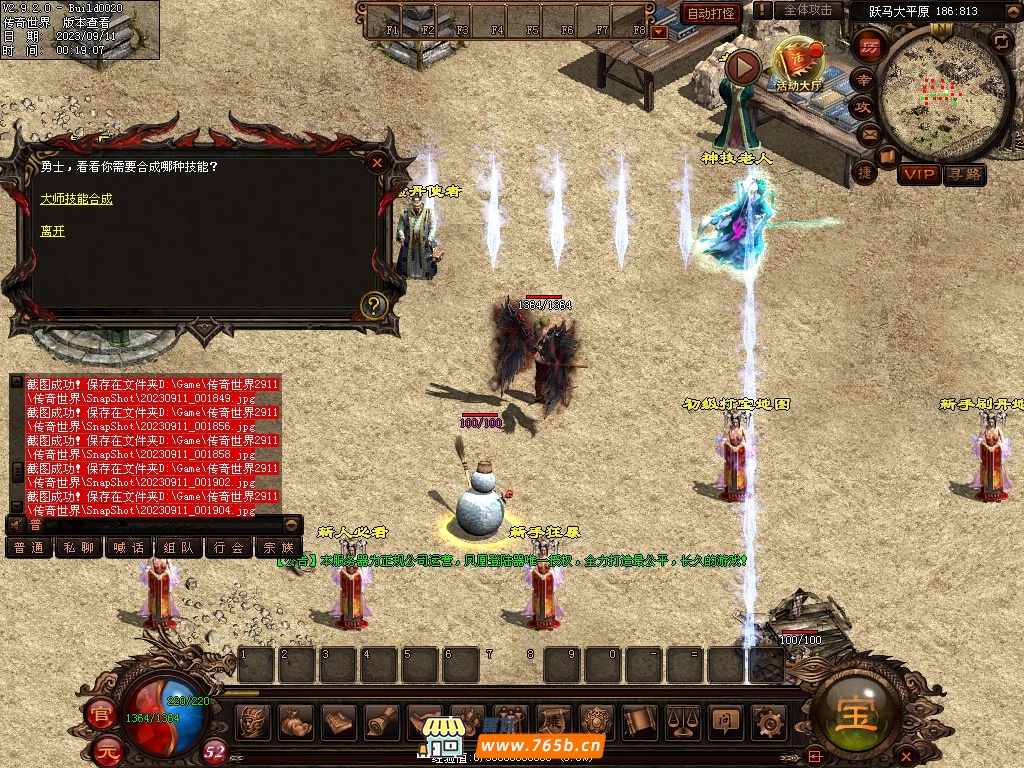
Task: Activate the 寻路 pathfinding button
Action: 965,175
